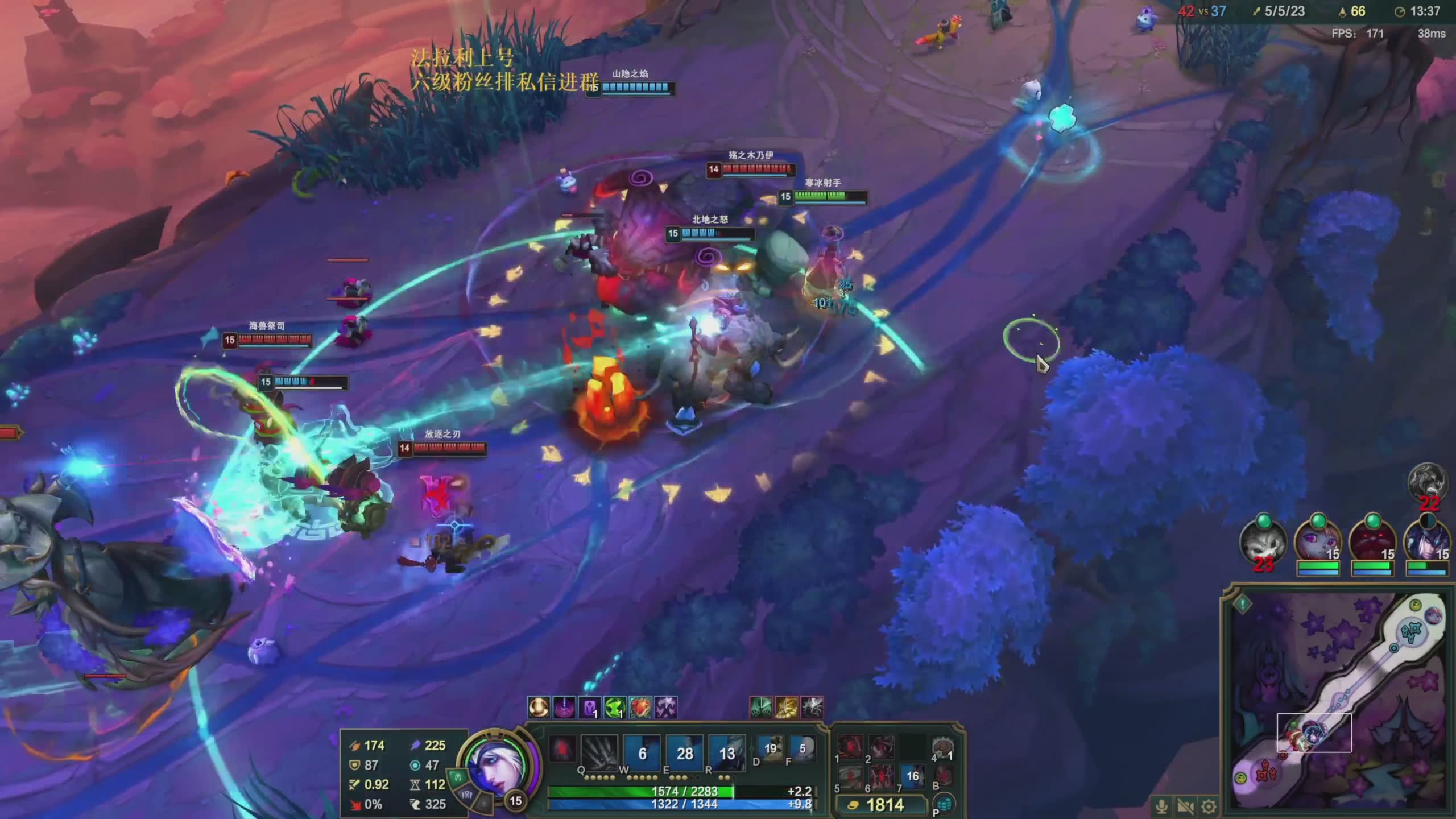Use the F summoner spell
Screen dimensions: 1456x819
click(802, 748)
